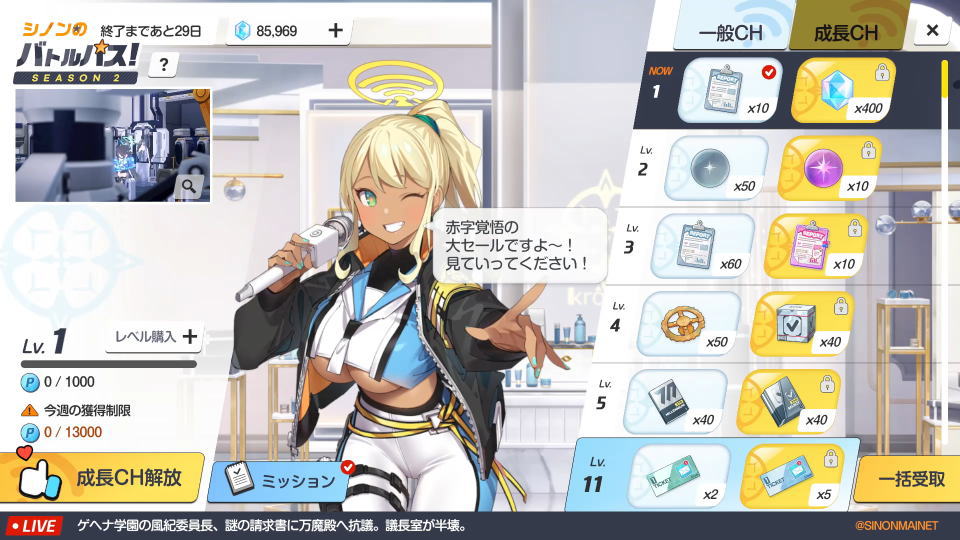Unlock the 成長CH pass

103,477
